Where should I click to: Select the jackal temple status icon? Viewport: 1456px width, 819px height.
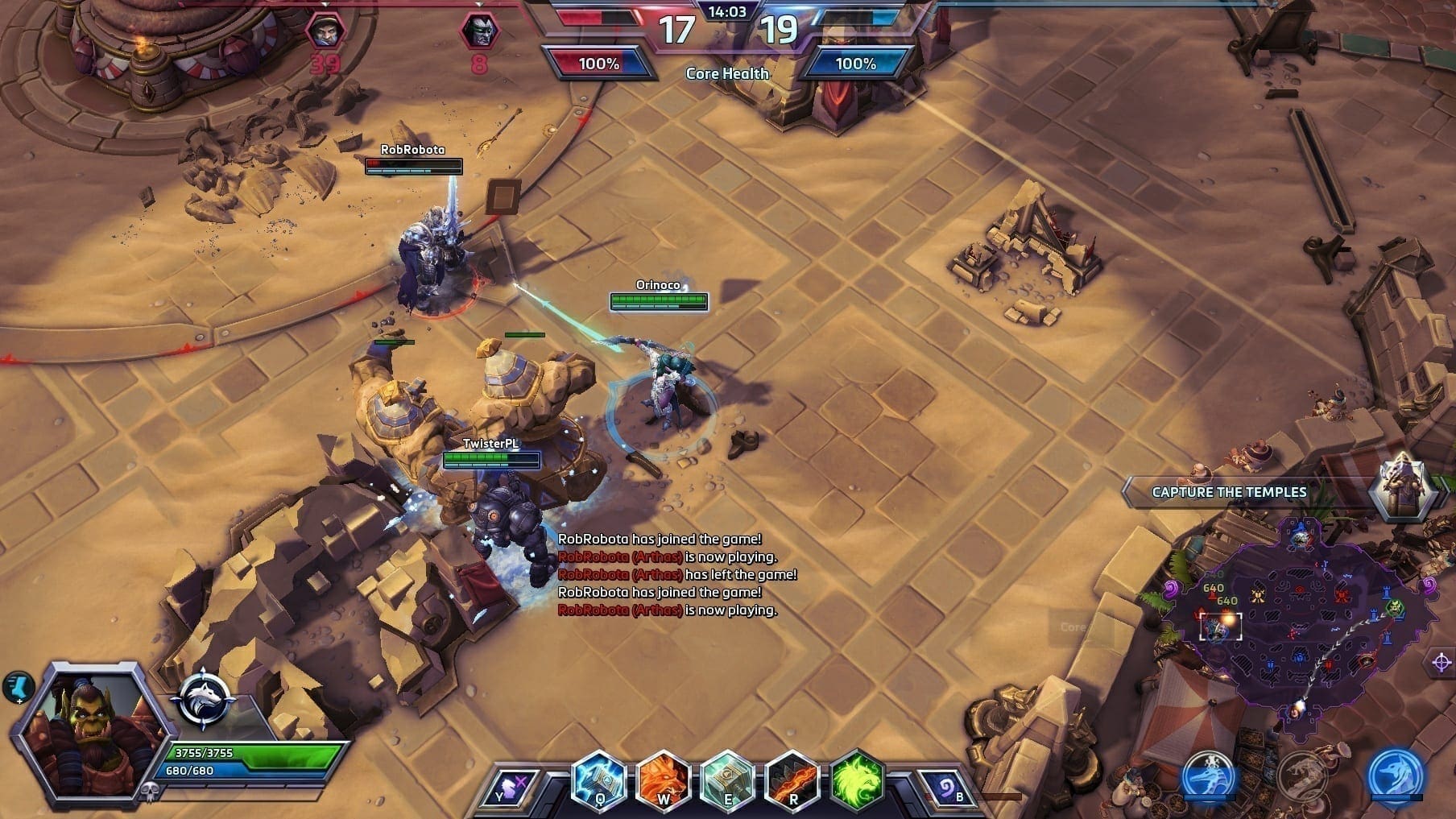[x=1396, y=776]
